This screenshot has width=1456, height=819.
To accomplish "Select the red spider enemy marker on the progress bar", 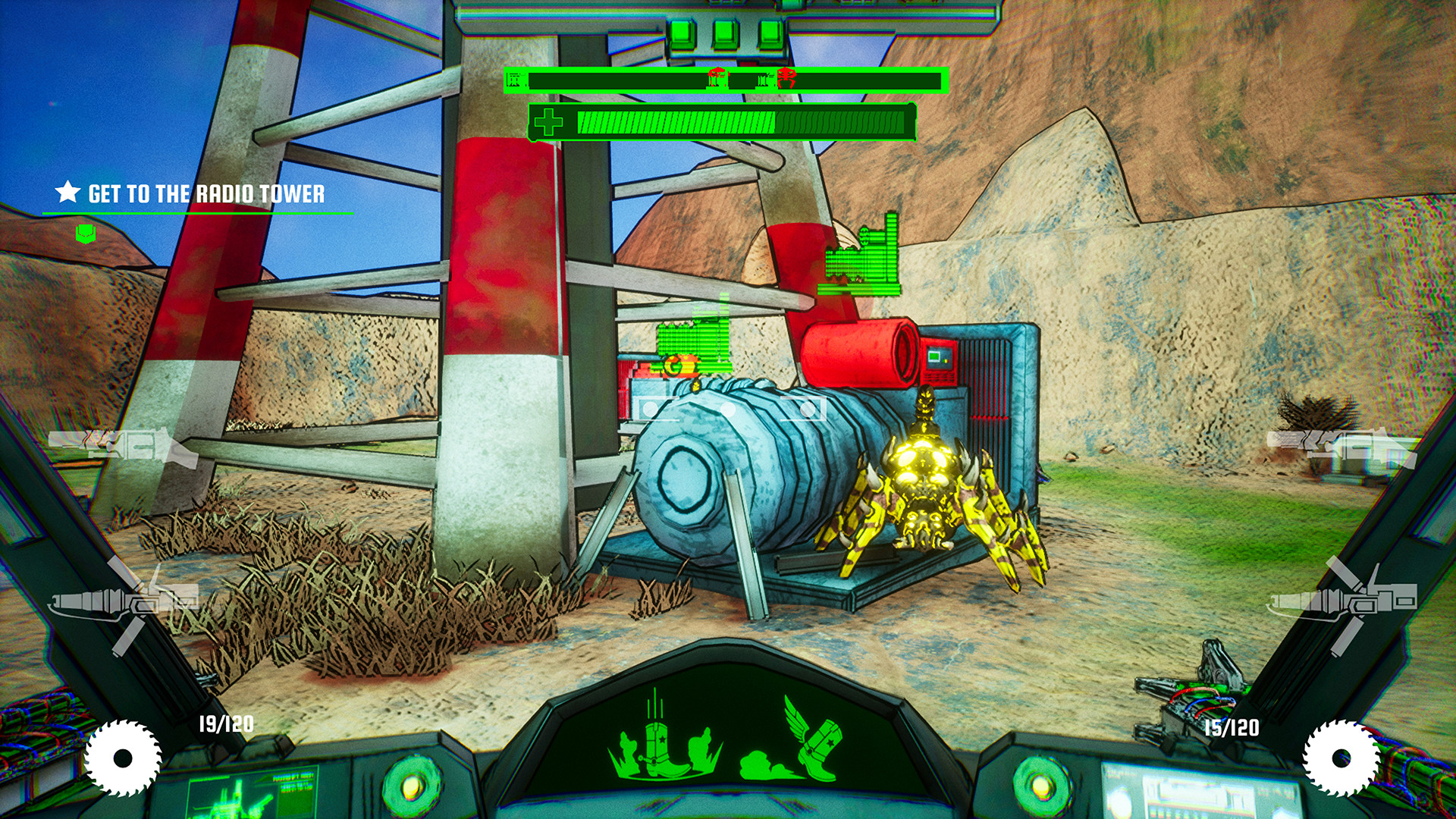I will pos(787,77).
